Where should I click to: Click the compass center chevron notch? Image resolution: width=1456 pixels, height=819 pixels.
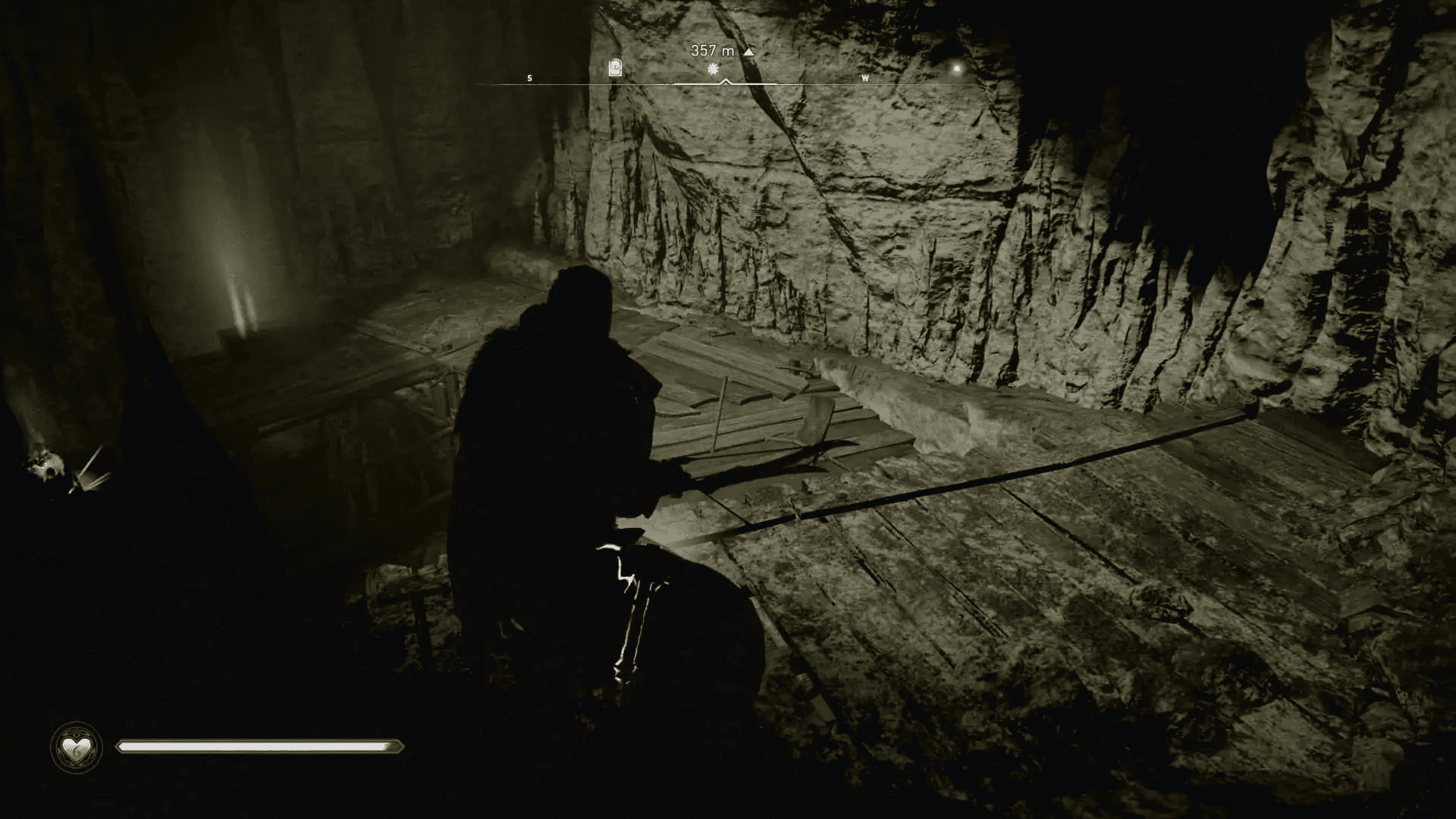(x=726, y=80)
